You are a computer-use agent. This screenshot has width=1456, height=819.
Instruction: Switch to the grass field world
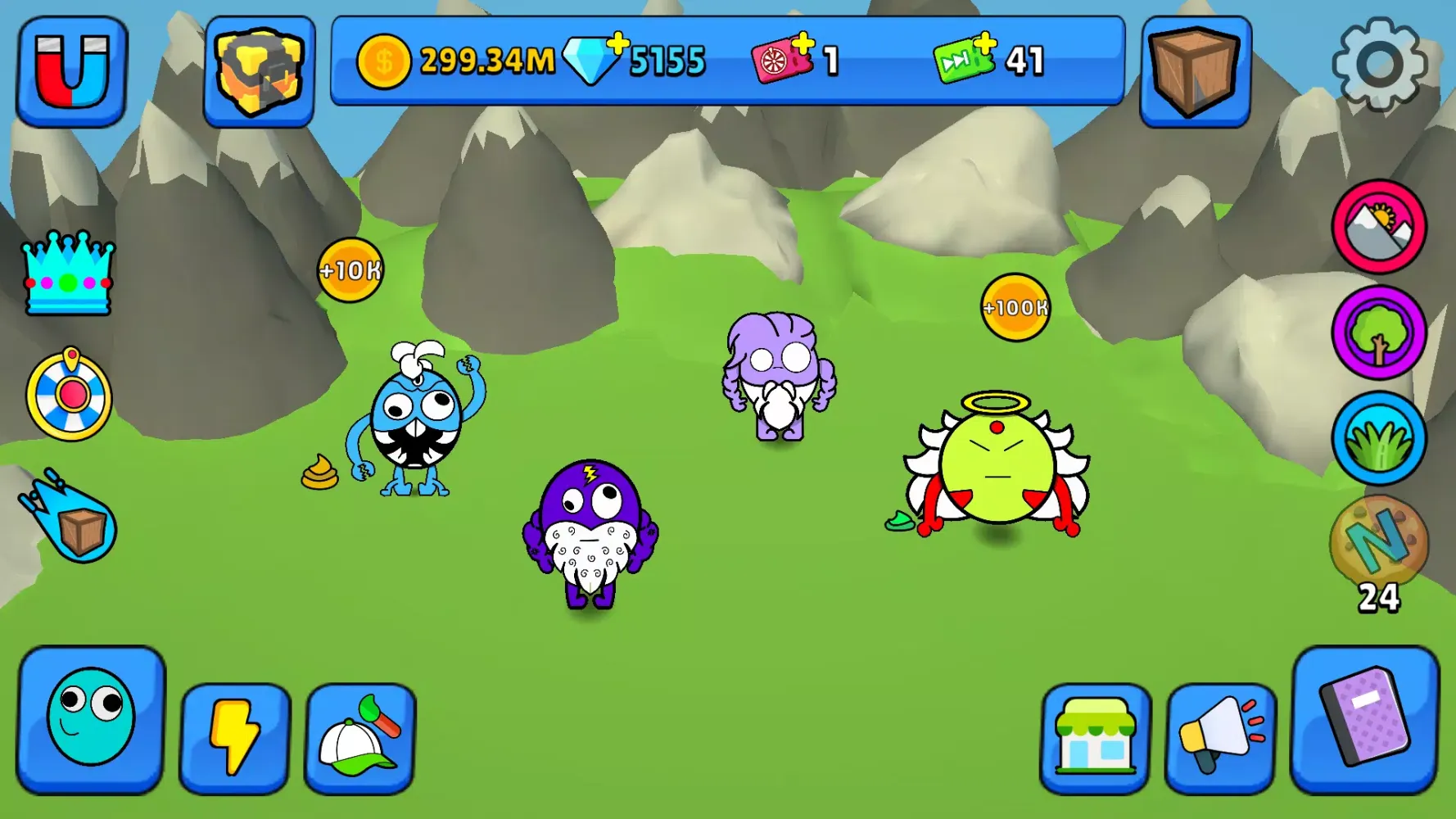pos(1378,439)
